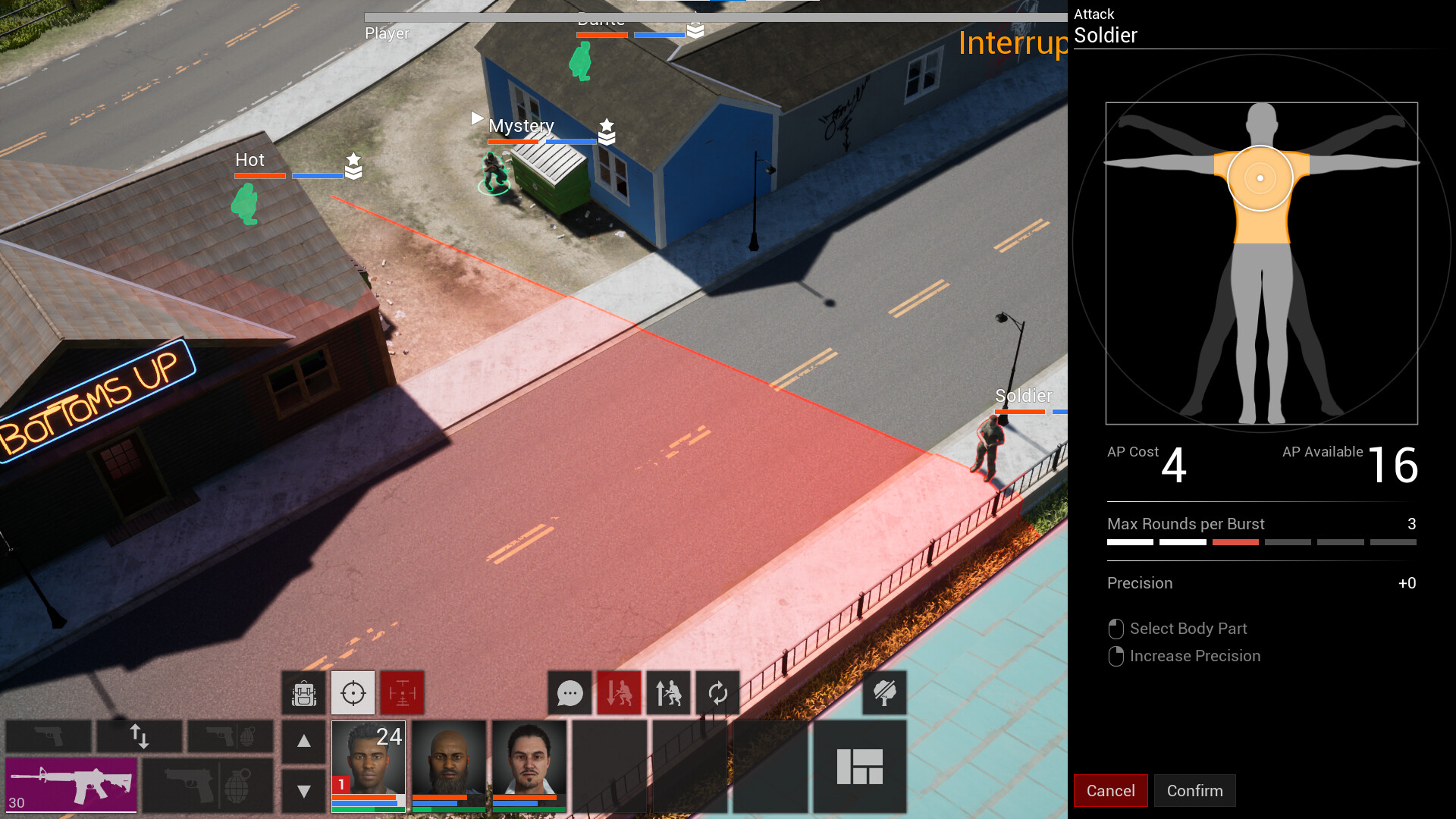Click the red crouch stance icon
Screen dimensions: 1456x819
[x=618, y=692]
